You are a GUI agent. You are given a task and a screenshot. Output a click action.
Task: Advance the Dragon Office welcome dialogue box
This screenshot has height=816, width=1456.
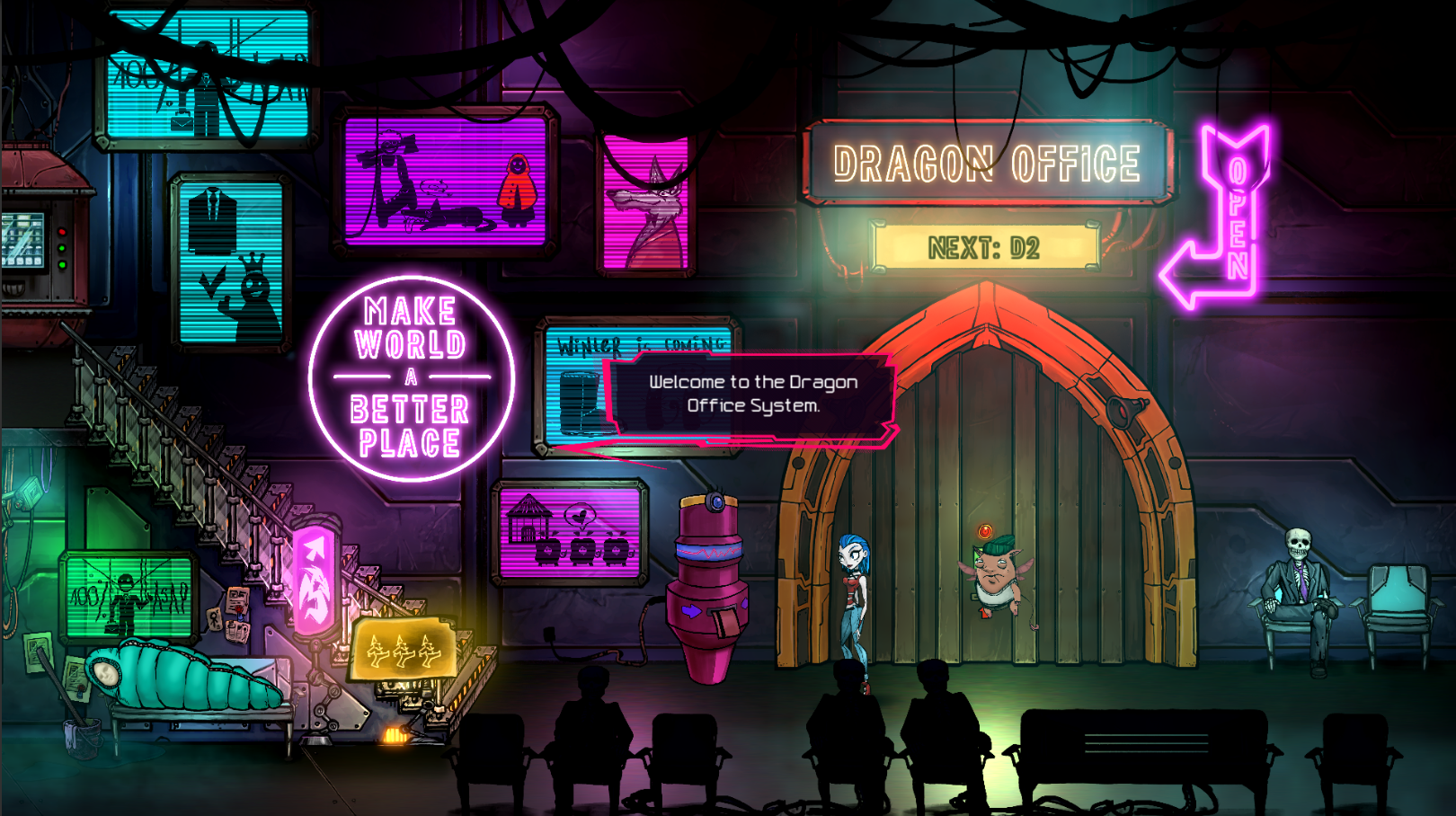[752, 395]
